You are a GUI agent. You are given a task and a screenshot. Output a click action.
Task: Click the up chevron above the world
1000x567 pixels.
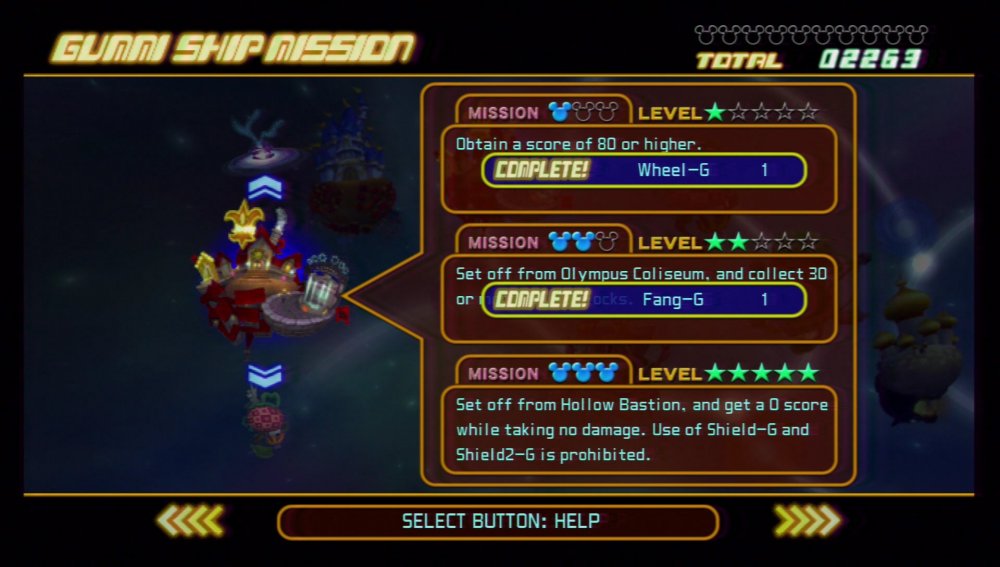(265, 187)
